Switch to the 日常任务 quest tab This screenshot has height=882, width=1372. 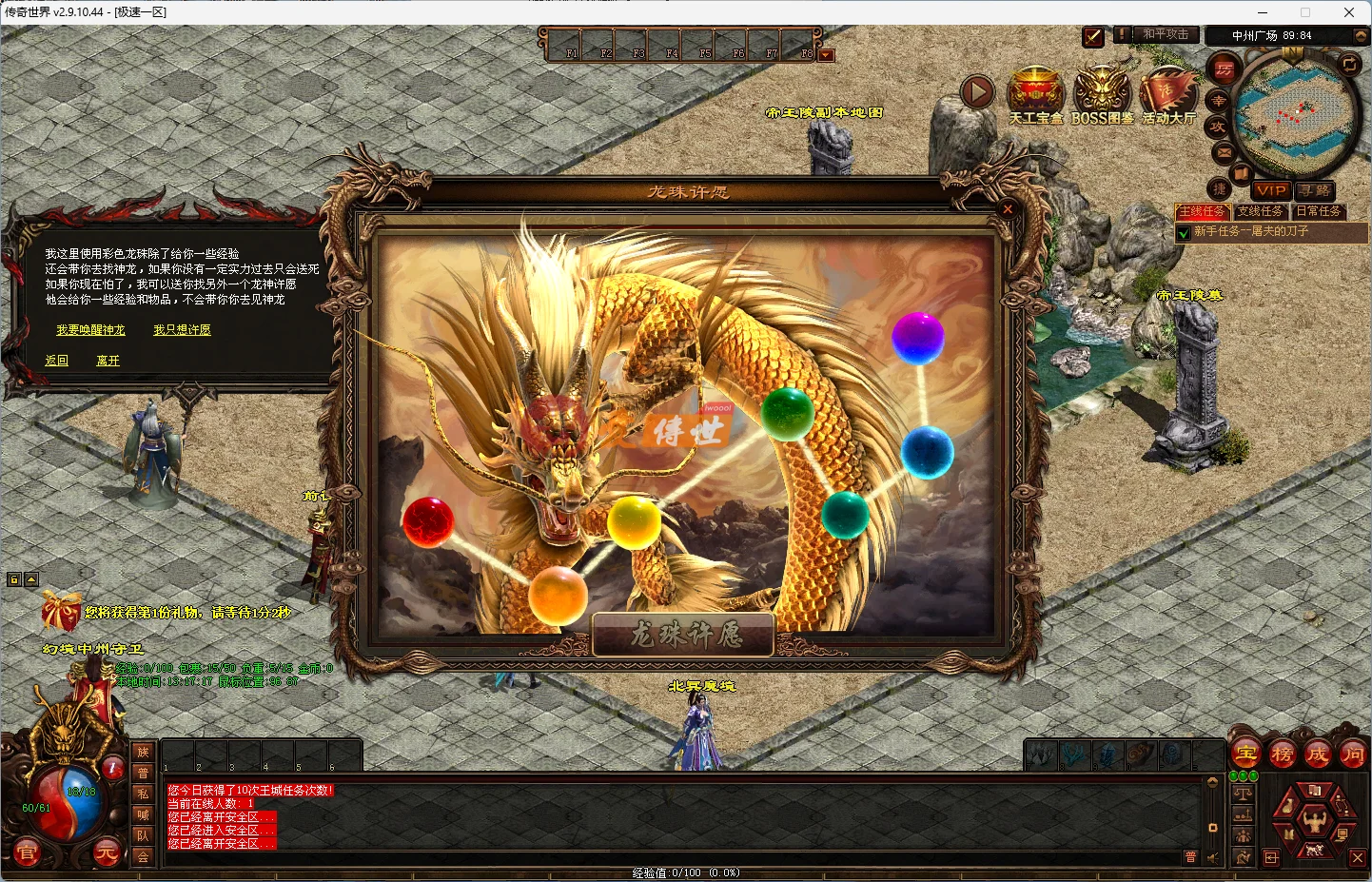(1319, 211)
